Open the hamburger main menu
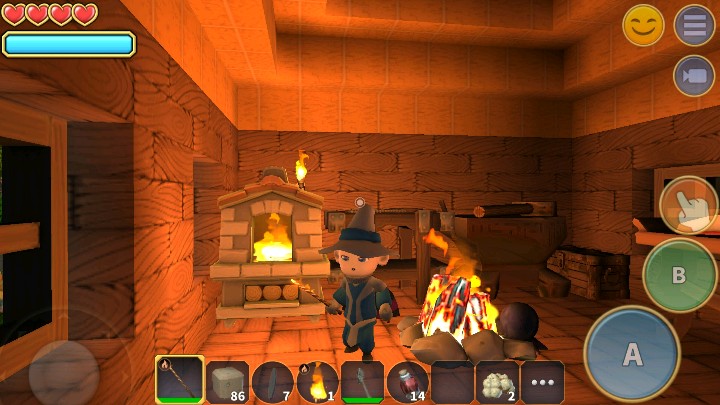Viewport: 720px width, 405px height. [693, 25]
